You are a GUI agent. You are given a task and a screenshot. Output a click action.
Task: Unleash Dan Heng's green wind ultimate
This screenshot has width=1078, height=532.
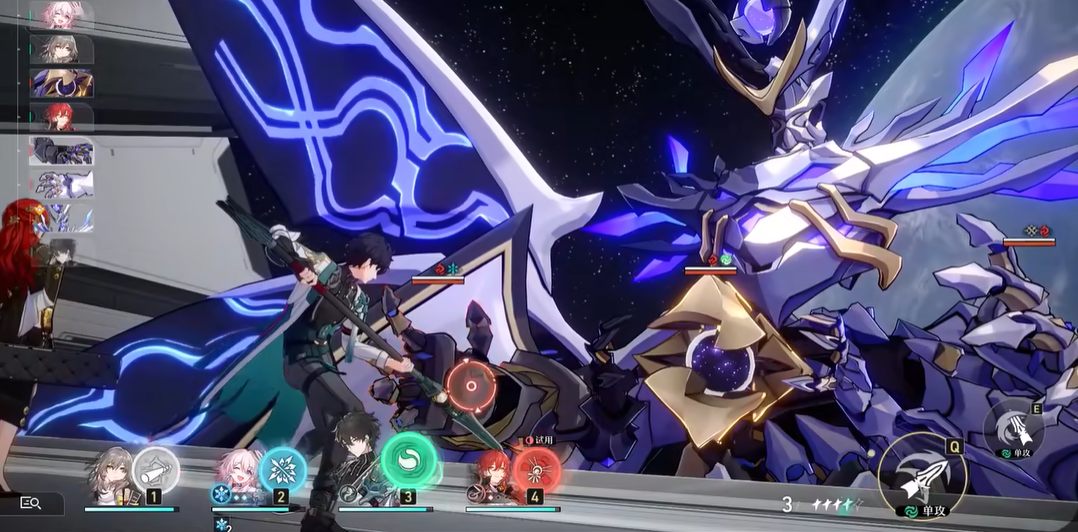pyautogui.click(x=409, y=461)
